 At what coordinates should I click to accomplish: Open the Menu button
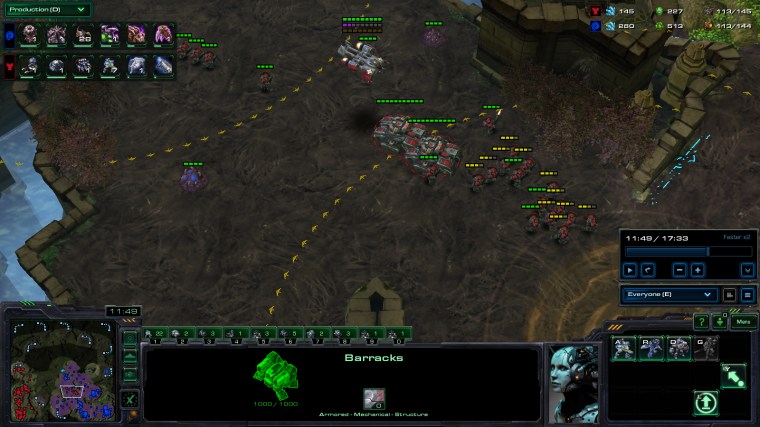coord(742,322)
